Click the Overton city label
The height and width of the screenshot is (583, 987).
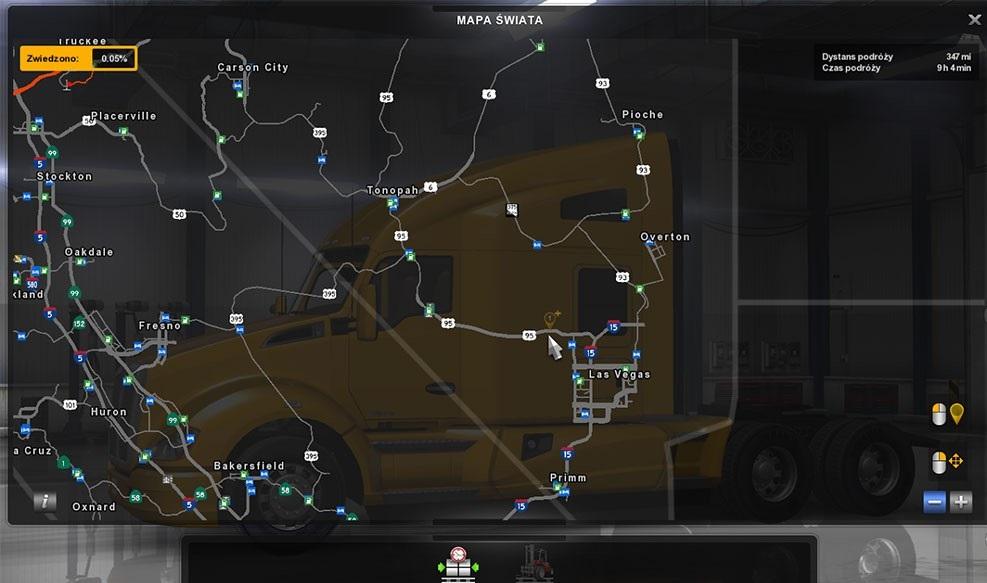pyautogui.click(x=665, y=237)
